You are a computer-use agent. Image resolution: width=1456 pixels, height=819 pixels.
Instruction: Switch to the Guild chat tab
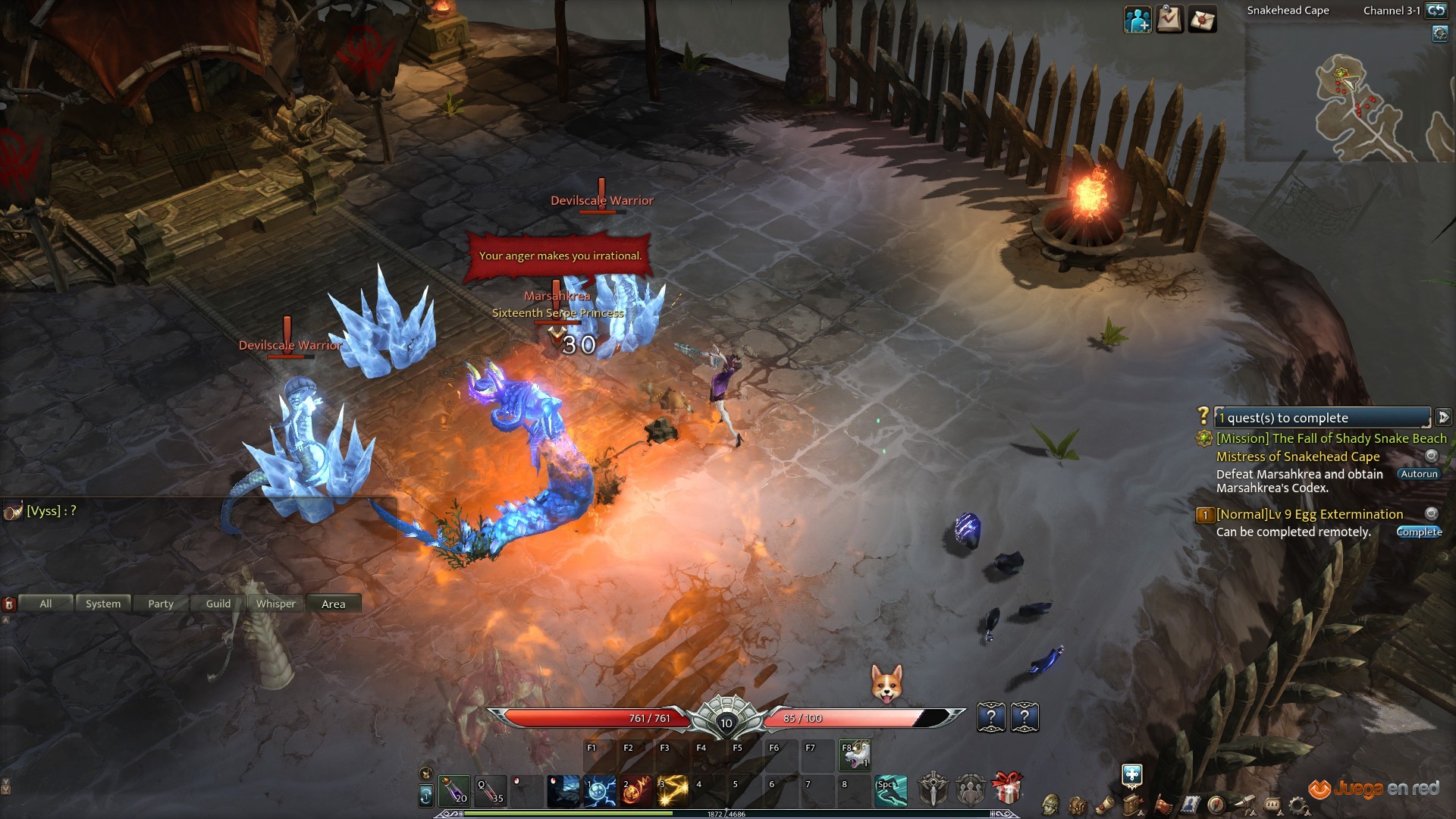pyautogui.click(x=218, y=604)
